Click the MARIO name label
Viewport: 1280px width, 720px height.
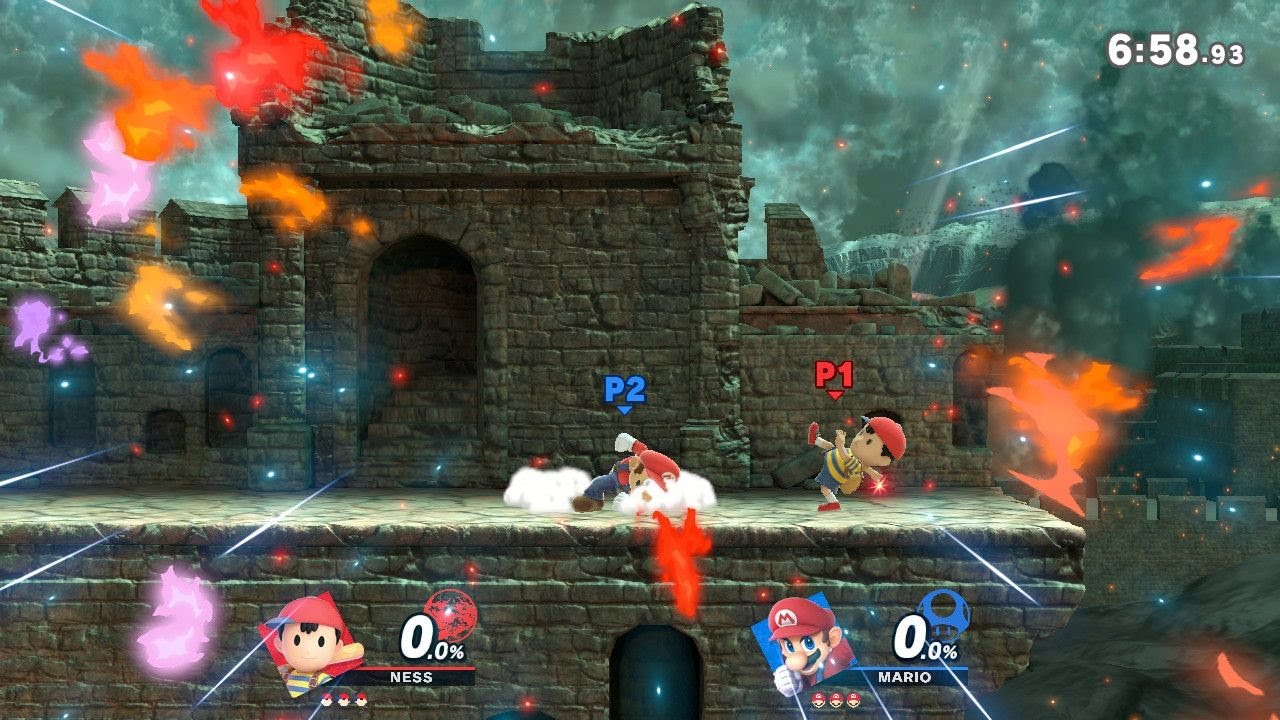(904, 676)
